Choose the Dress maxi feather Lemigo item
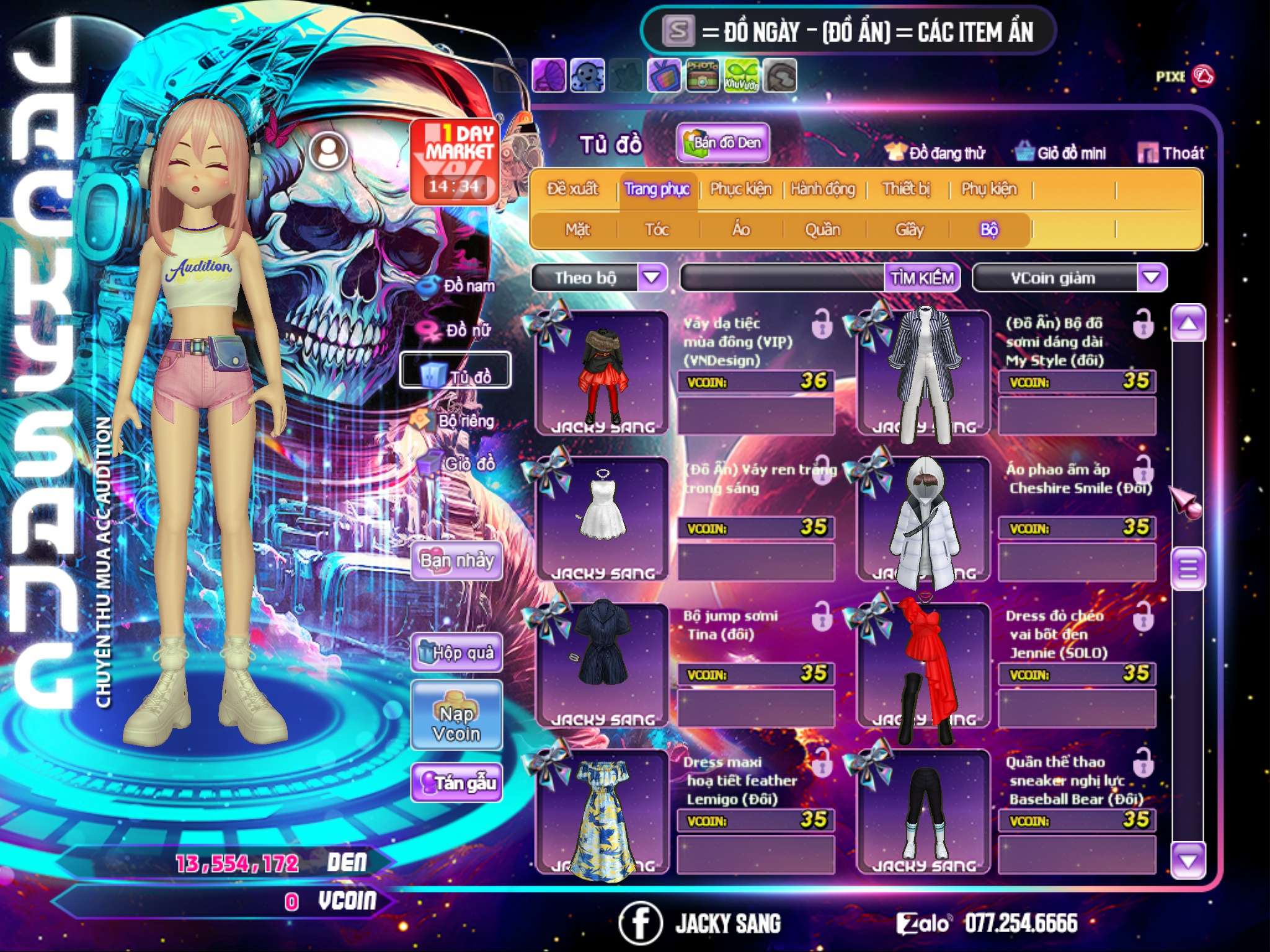1270x952 pixels. 601,812
